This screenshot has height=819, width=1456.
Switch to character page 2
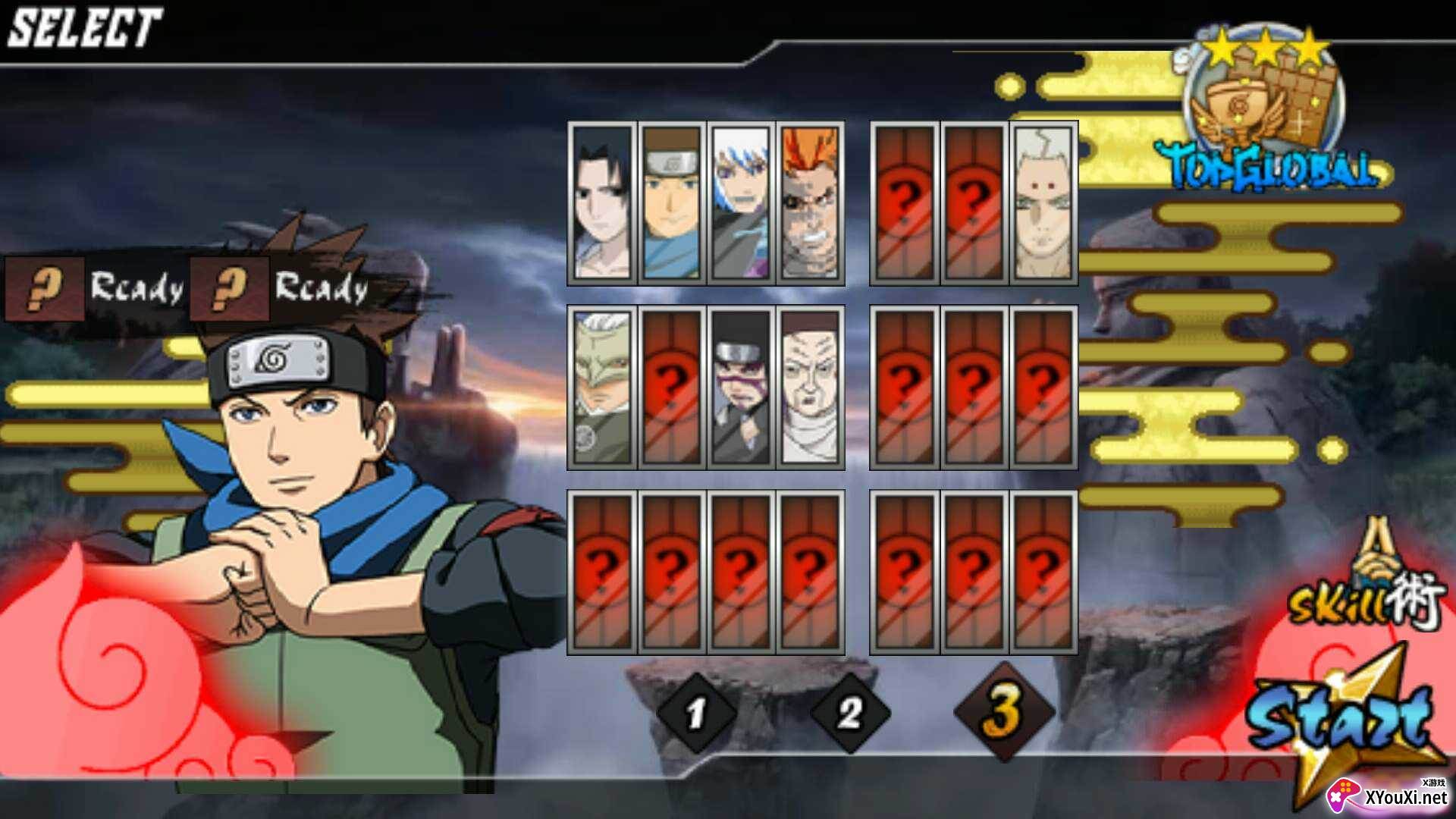pyautogui.click(x=849, y=714)
